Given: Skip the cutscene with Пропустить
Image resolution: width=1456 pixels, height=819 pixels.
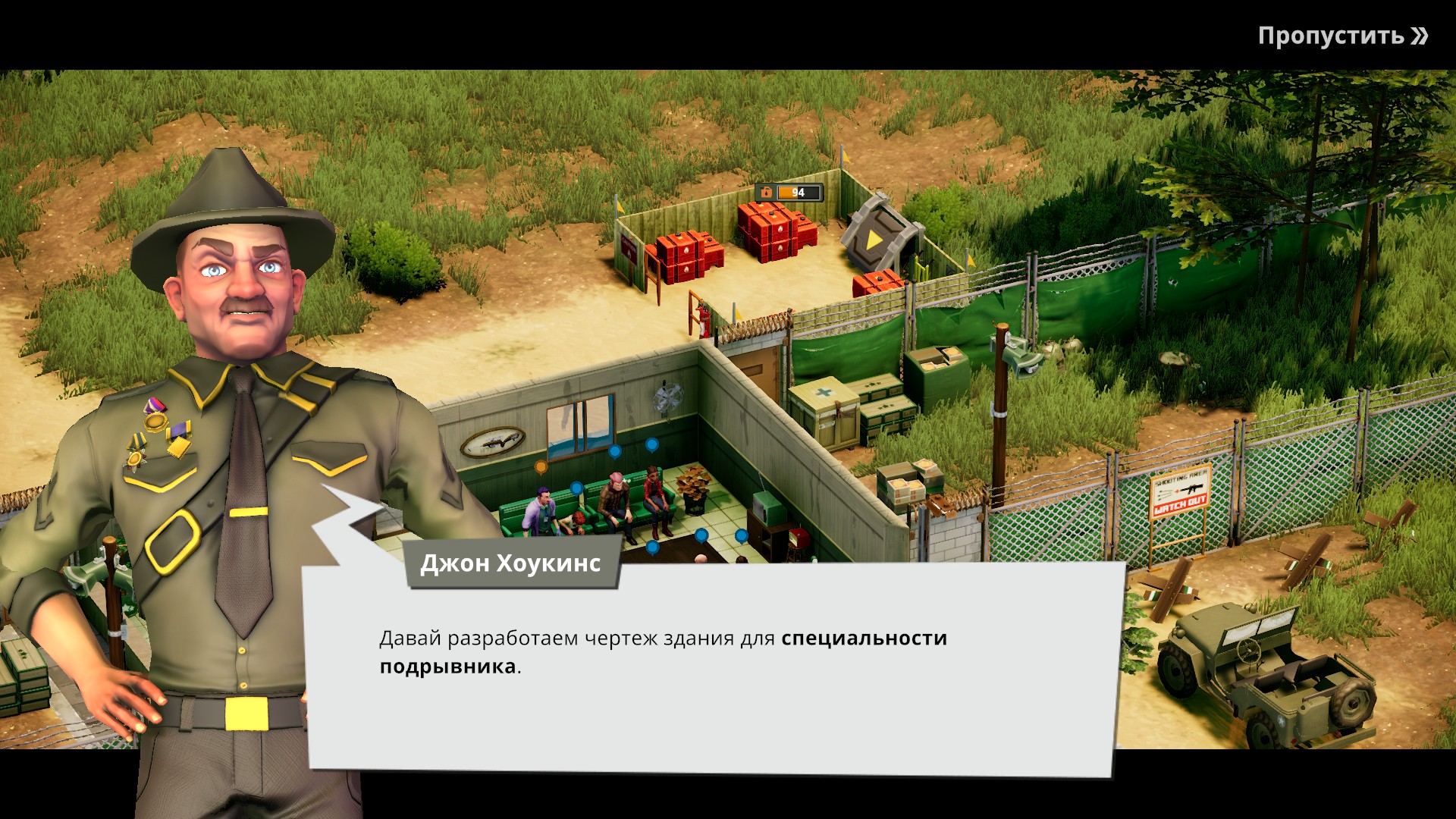Looking at the screenshot, I should pos(1342,36).
